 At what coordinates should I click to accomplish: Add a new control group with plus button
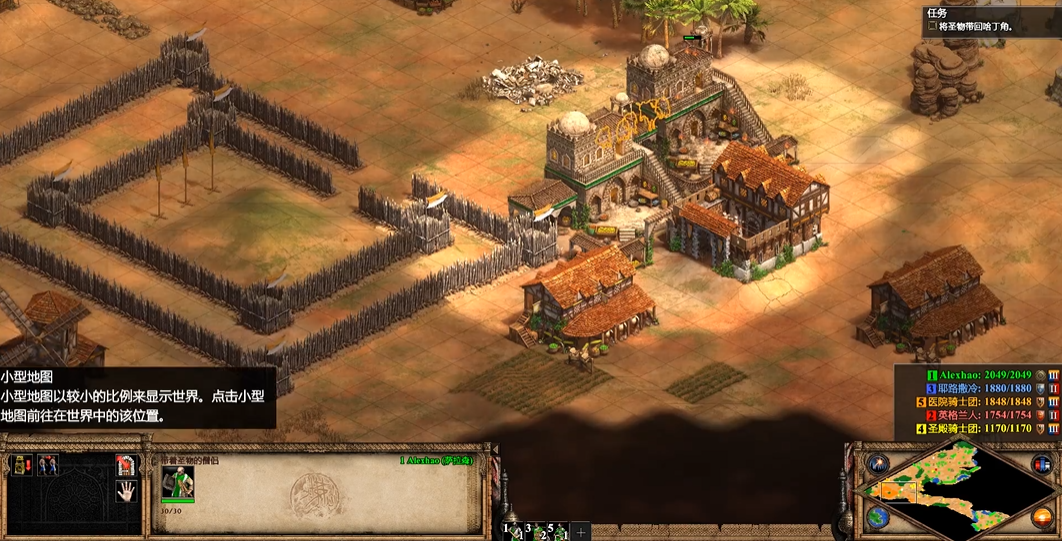coord(580,531)
